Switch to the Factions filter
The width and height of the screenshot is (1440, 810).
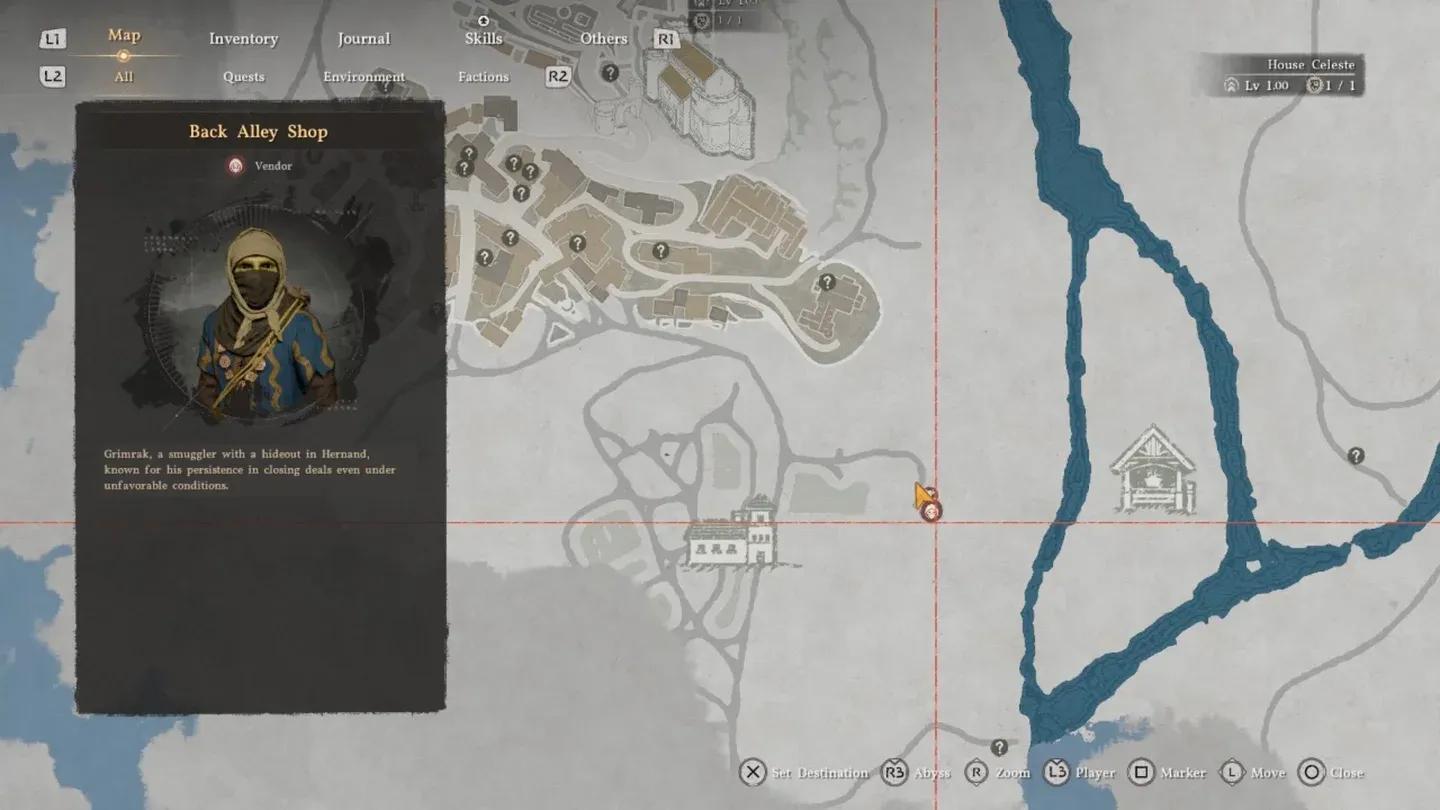[484, 77]
